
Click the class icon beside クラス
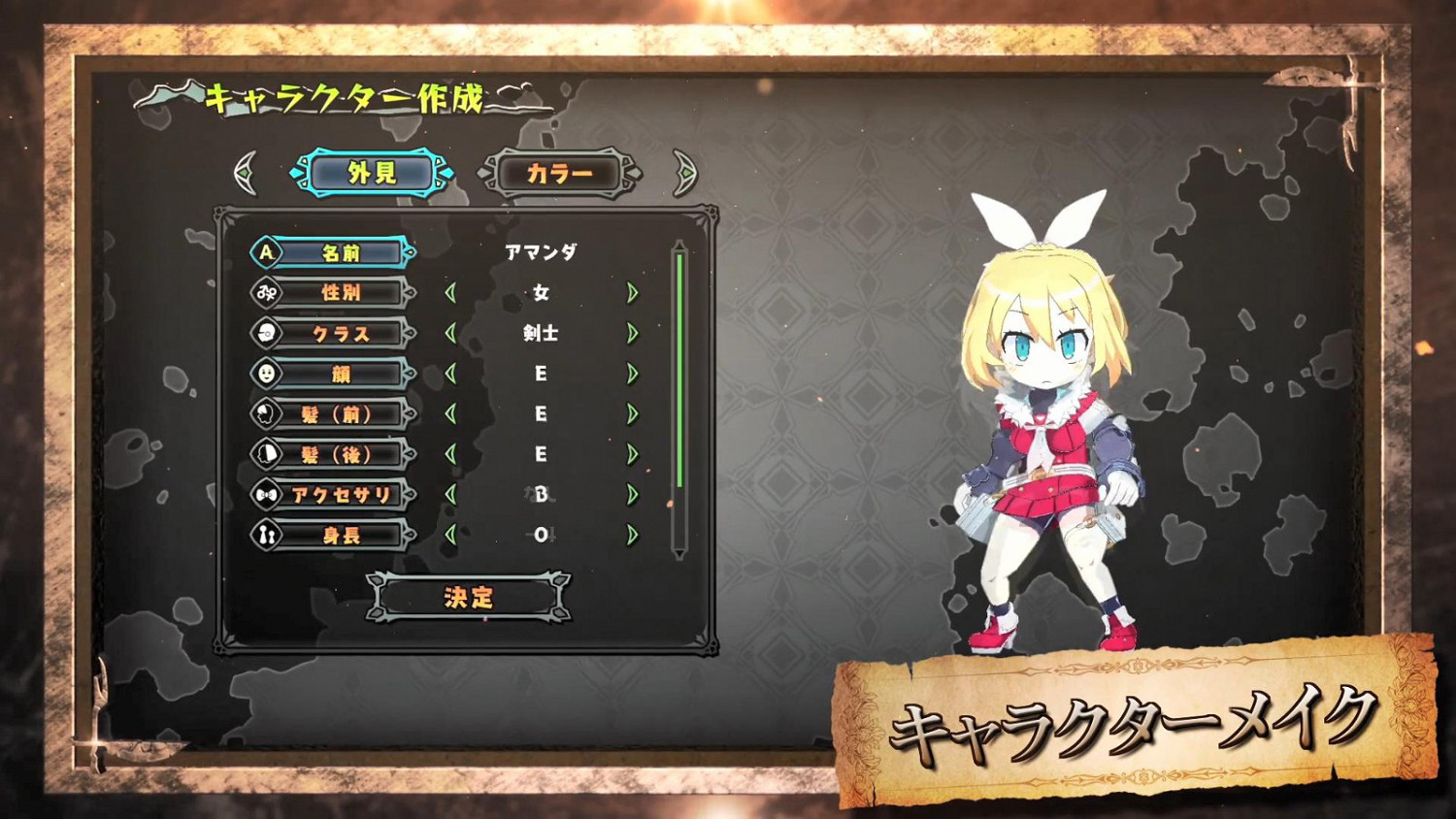pyautogui.click(x=264, y=333)
